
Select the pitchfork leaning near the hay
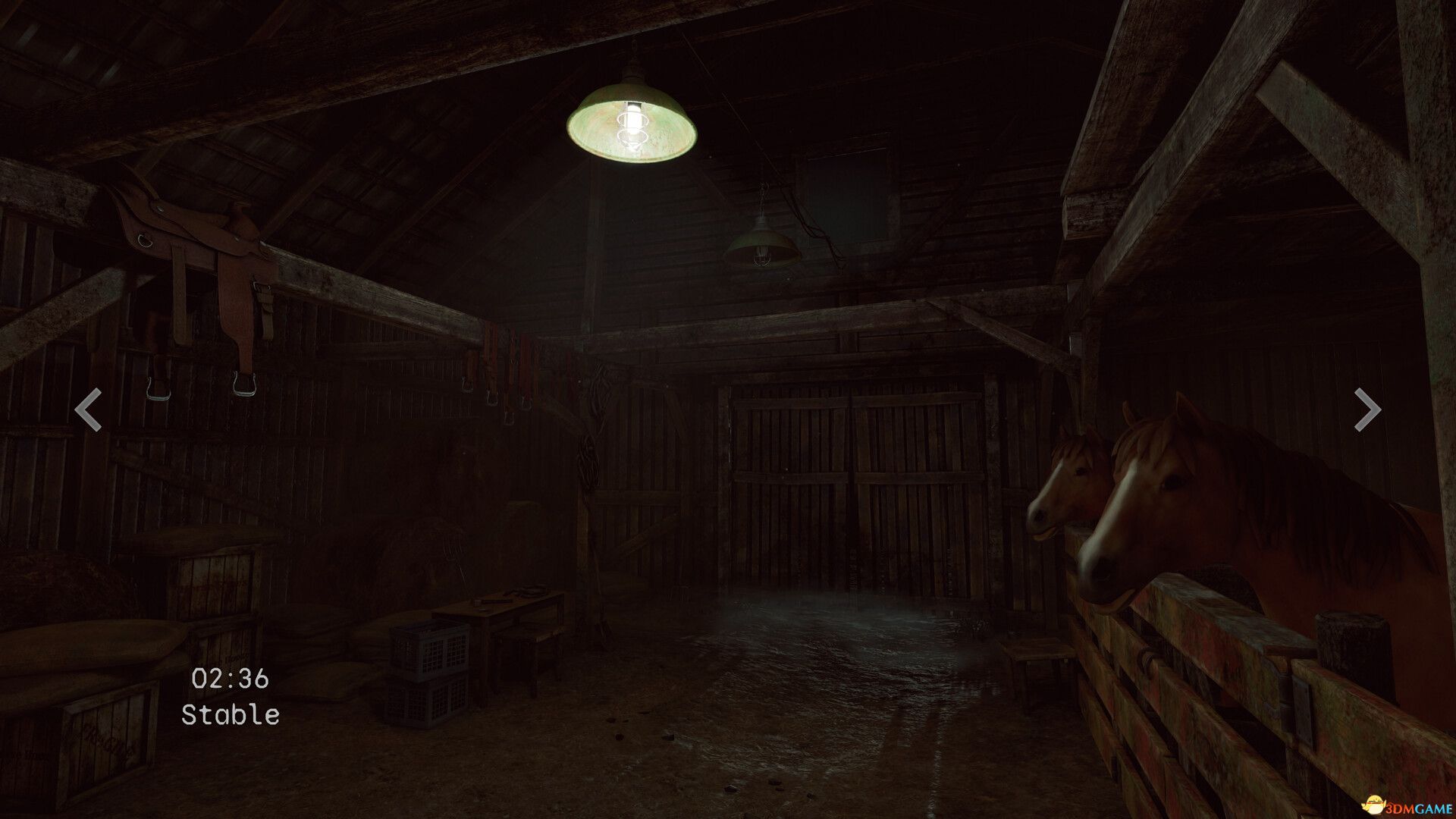coord(455,569)
